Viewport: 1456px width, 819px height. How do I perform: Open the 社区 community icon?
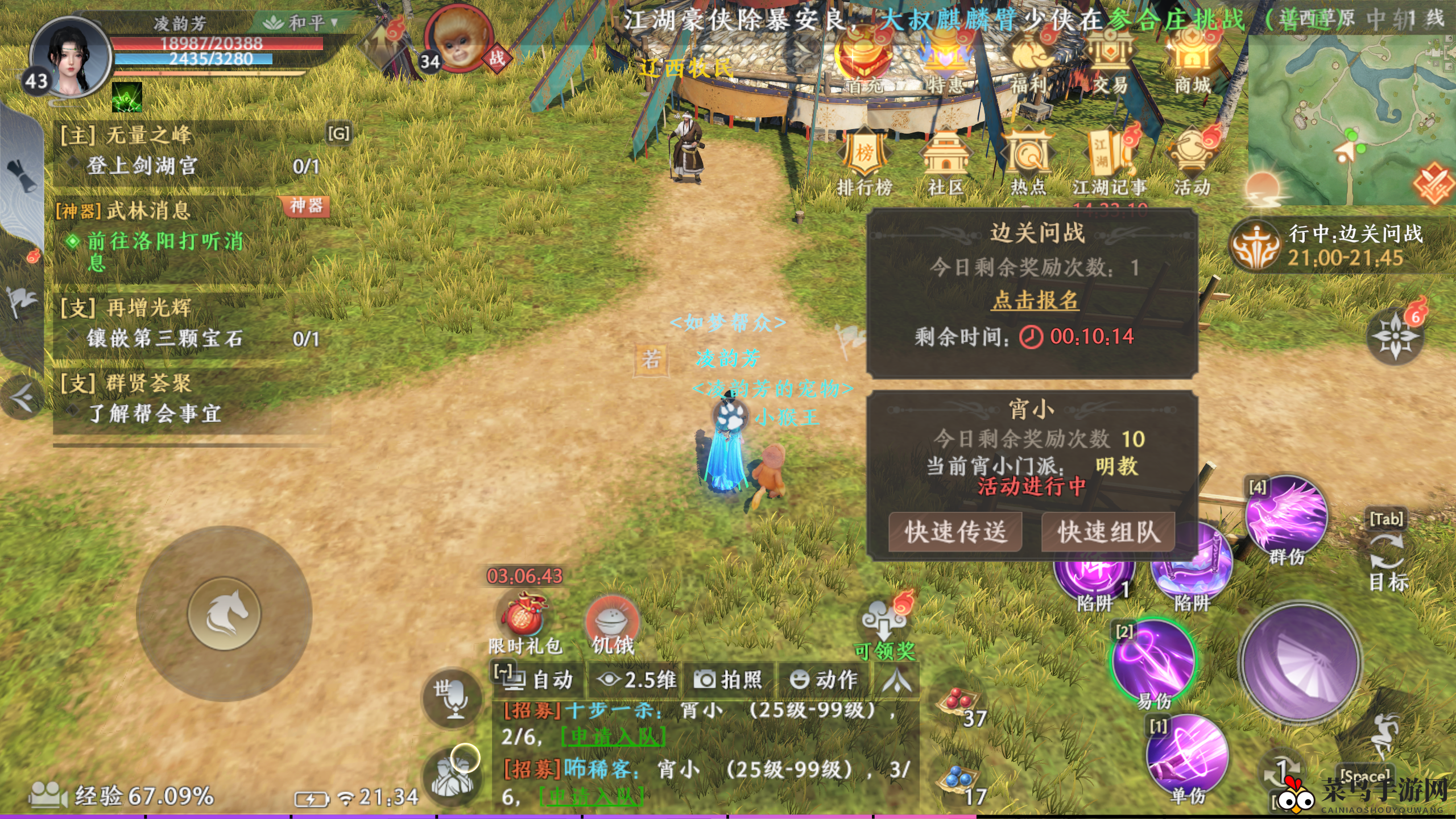(945, 161)
